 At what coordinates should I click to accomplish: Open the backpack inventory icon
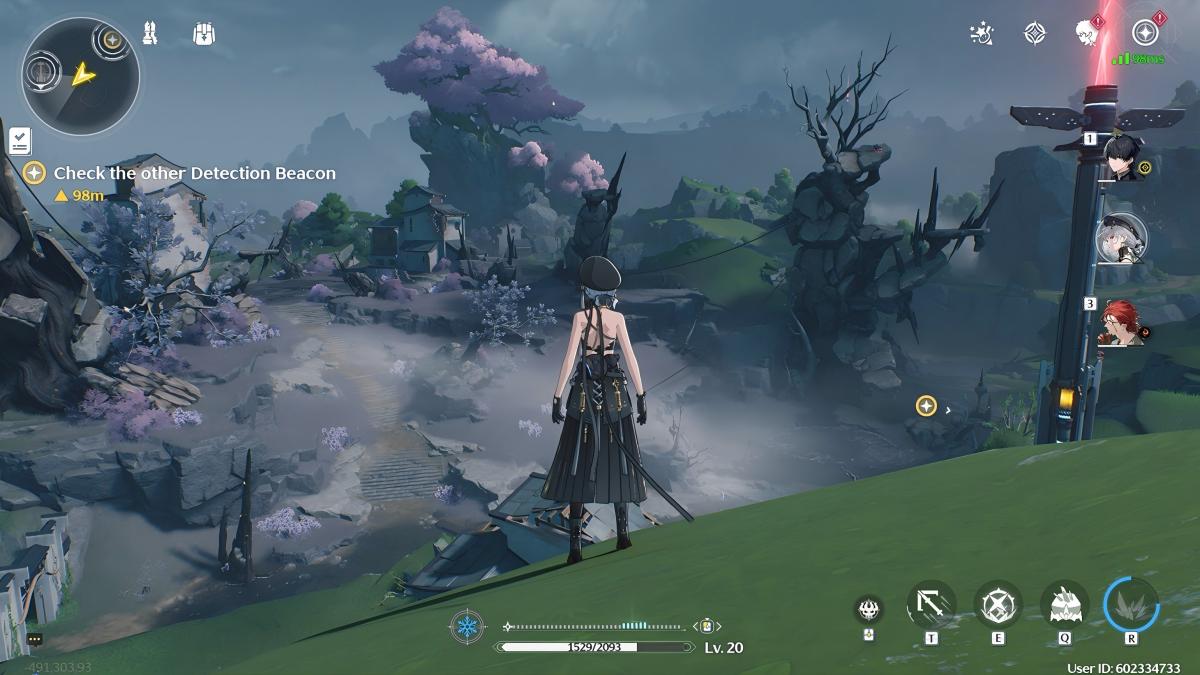pos(204,34)
